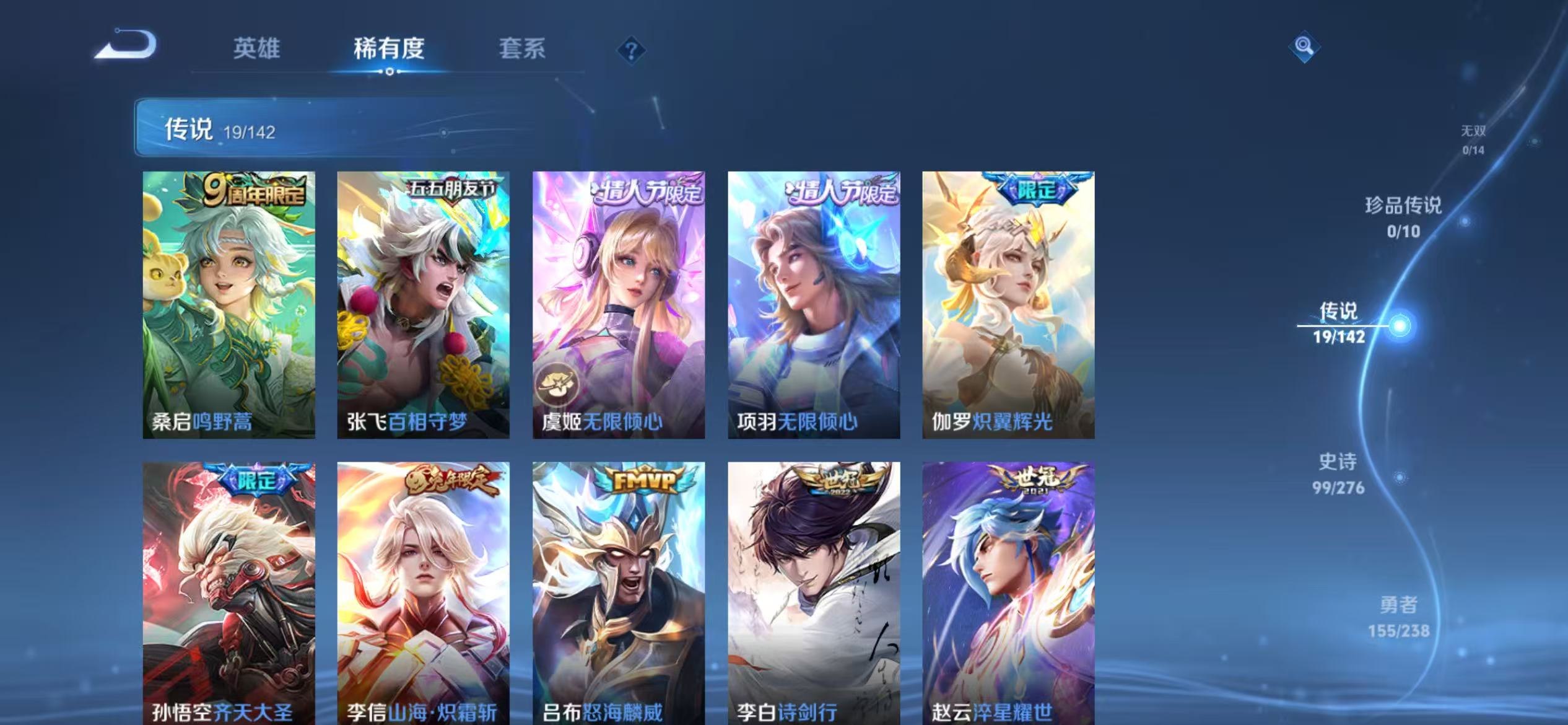Viewport: 1568px width, 725px height.
Task: Click the 情人节限定 badge on 虞姬's card
Action: coord(647,191)
